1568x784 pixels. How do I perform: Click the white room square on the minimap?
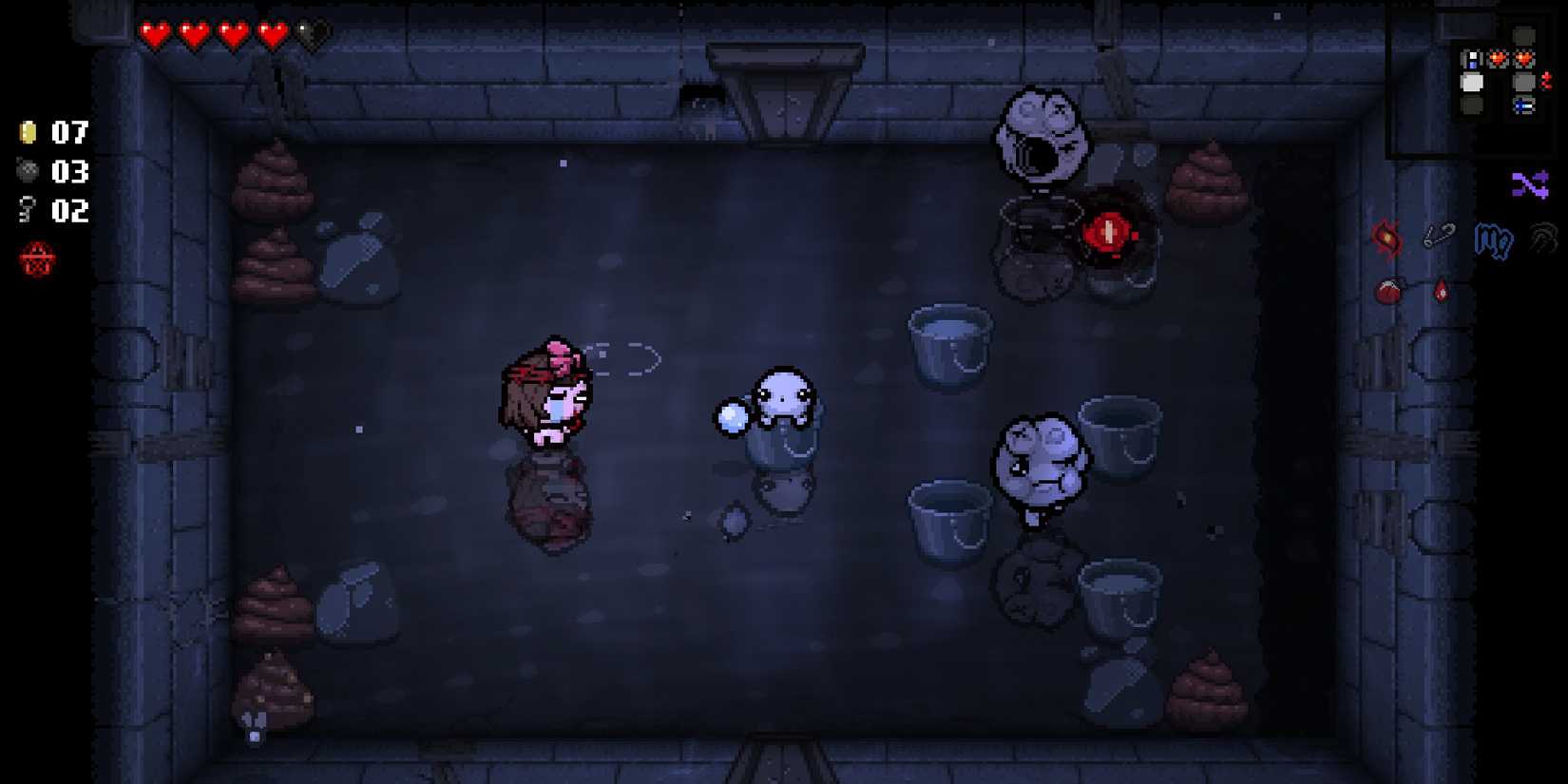[x=1471, y=84]
